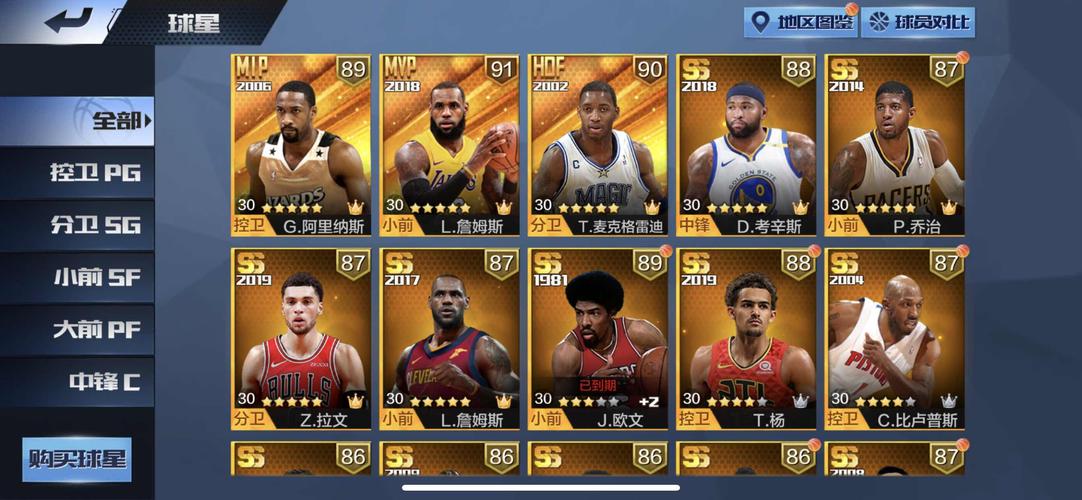
Task: Open the Z.拉文 Bulls card
Action: [x=301, y=339]
